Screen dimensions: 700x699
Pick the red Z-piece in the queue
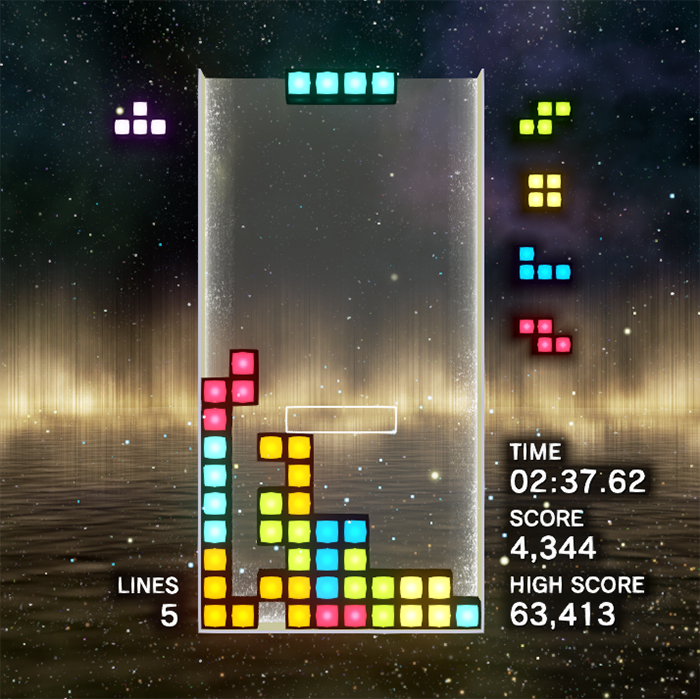click(545, 336)
